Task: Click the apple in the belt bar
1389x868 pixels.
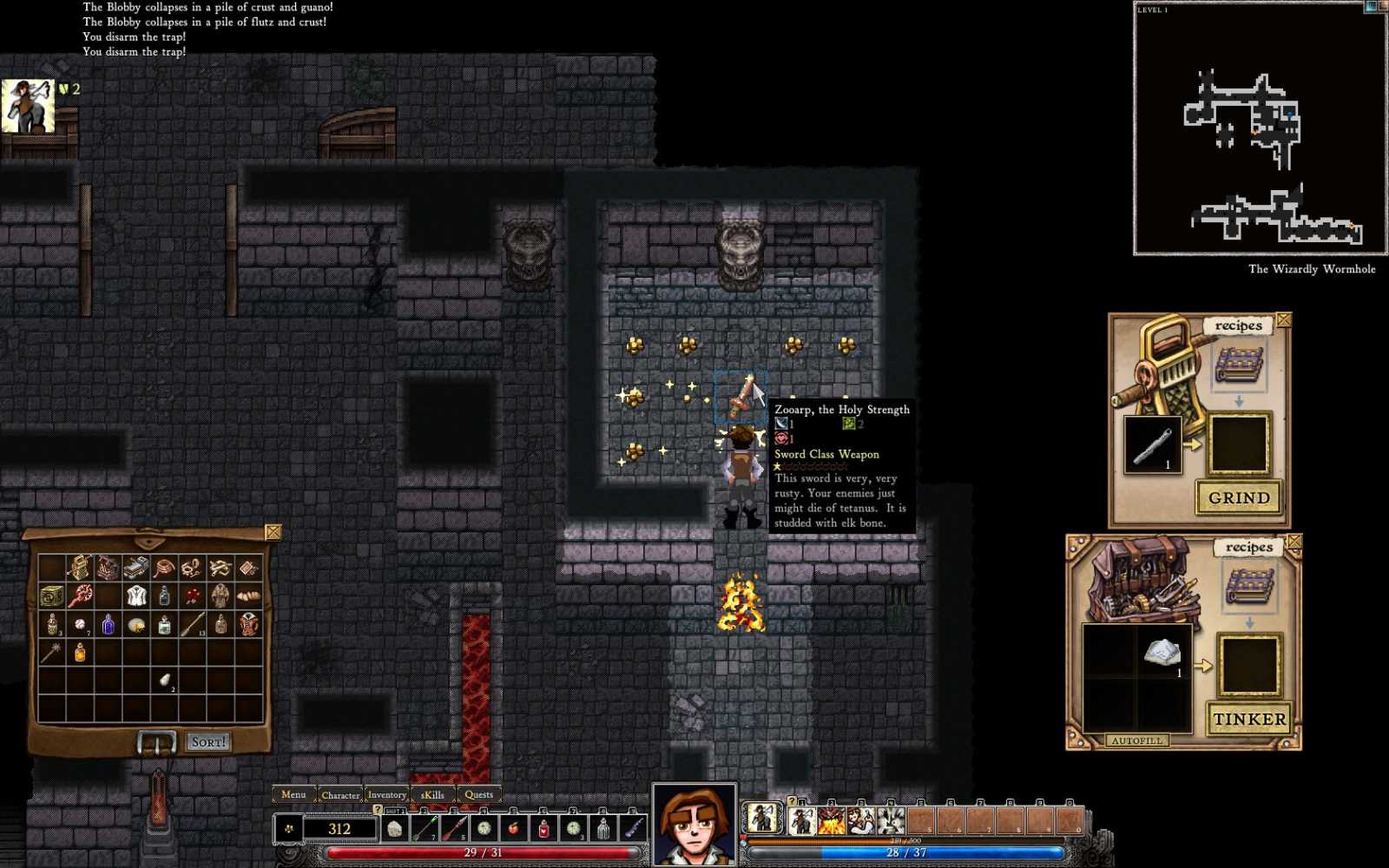Action: pyautogui.click(x=513, y=828)
